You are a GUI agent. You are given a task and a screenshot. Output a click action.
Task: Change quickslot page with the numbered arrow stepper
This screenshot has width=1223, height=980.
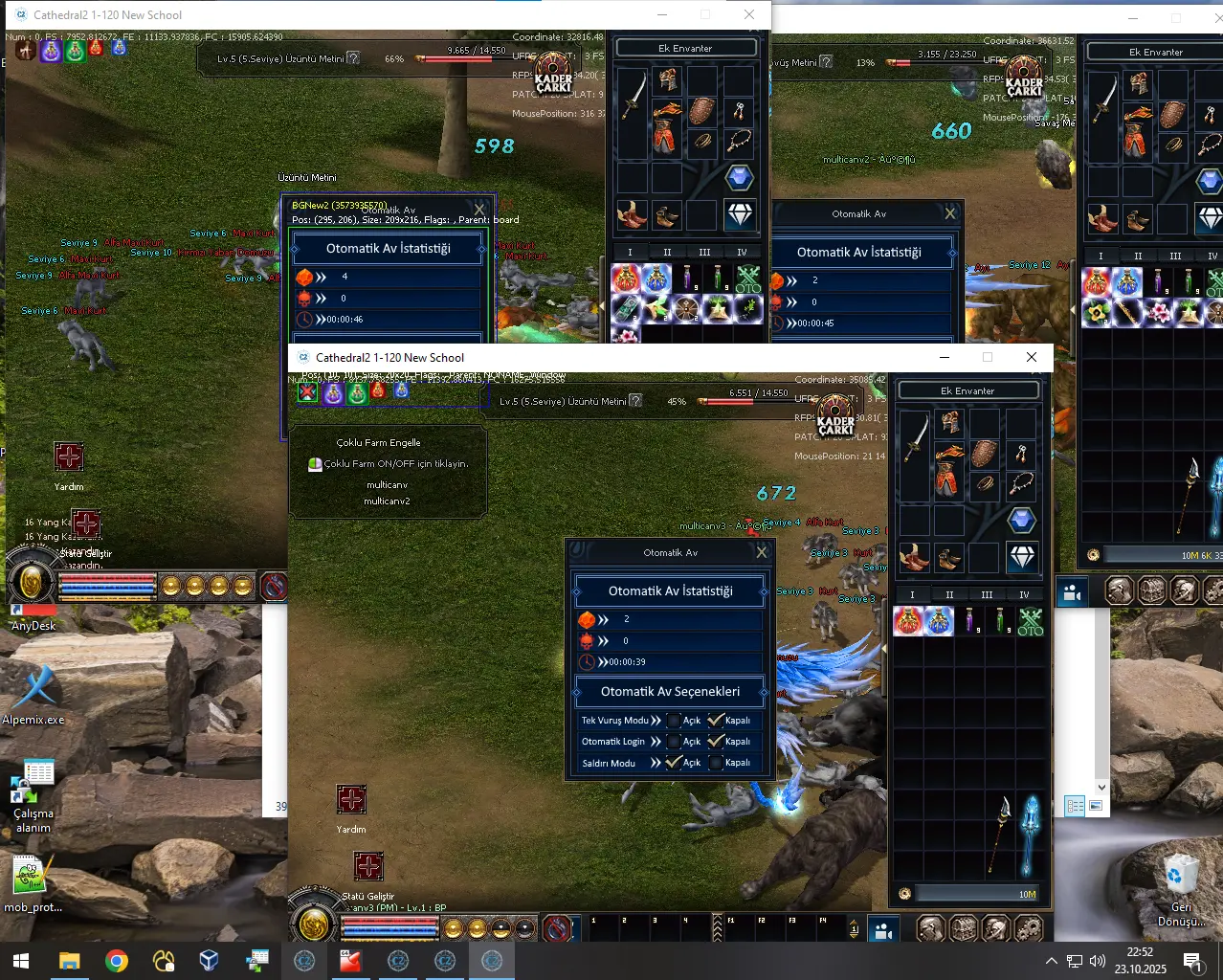coord(855,928)
